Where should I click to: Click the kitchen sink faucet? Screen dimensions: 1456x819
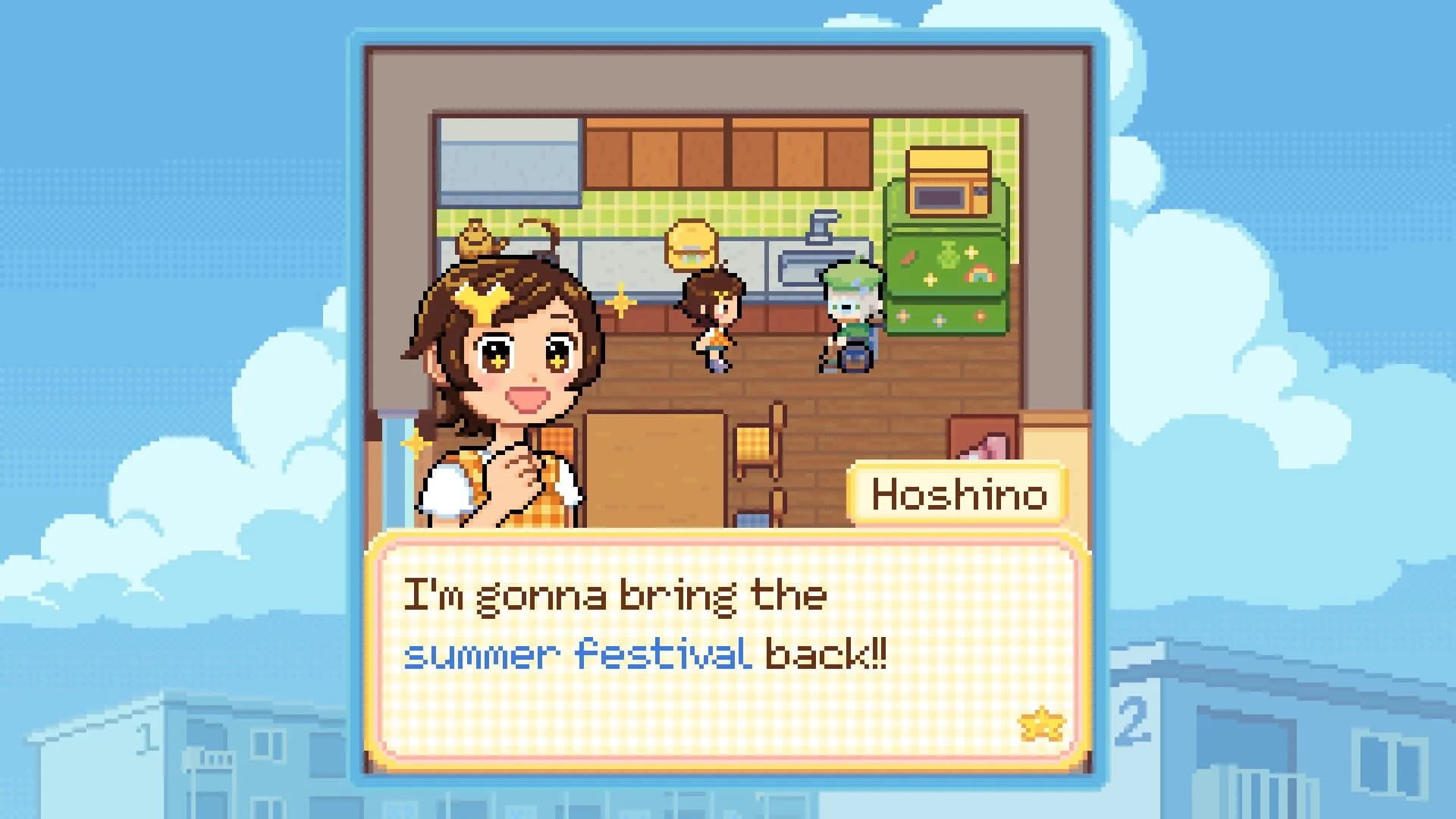pyautogui.click(x=820, y=233)
